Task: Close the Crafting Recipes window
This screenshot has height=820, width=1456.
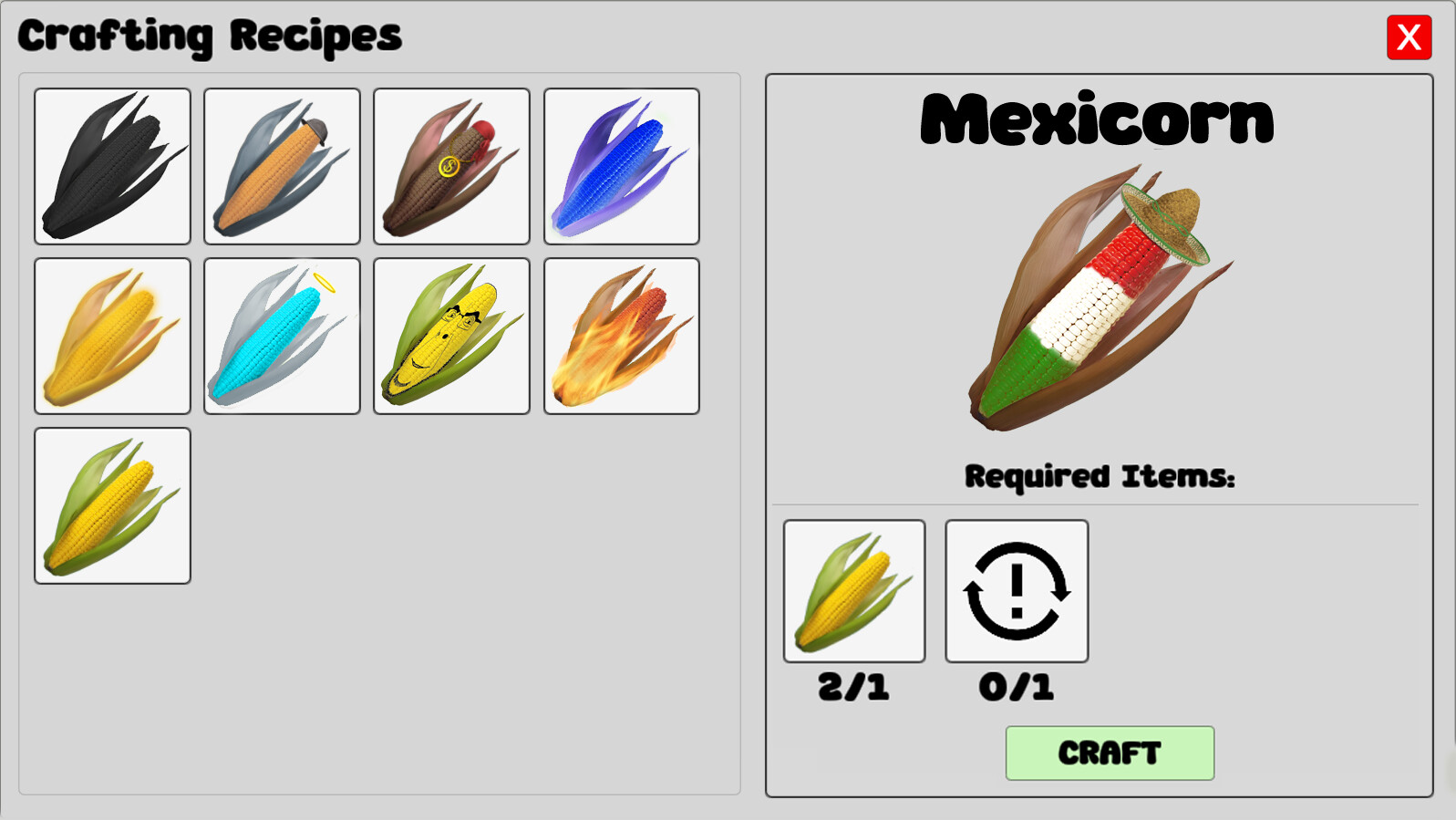Action: click(x=1410, y=38)
